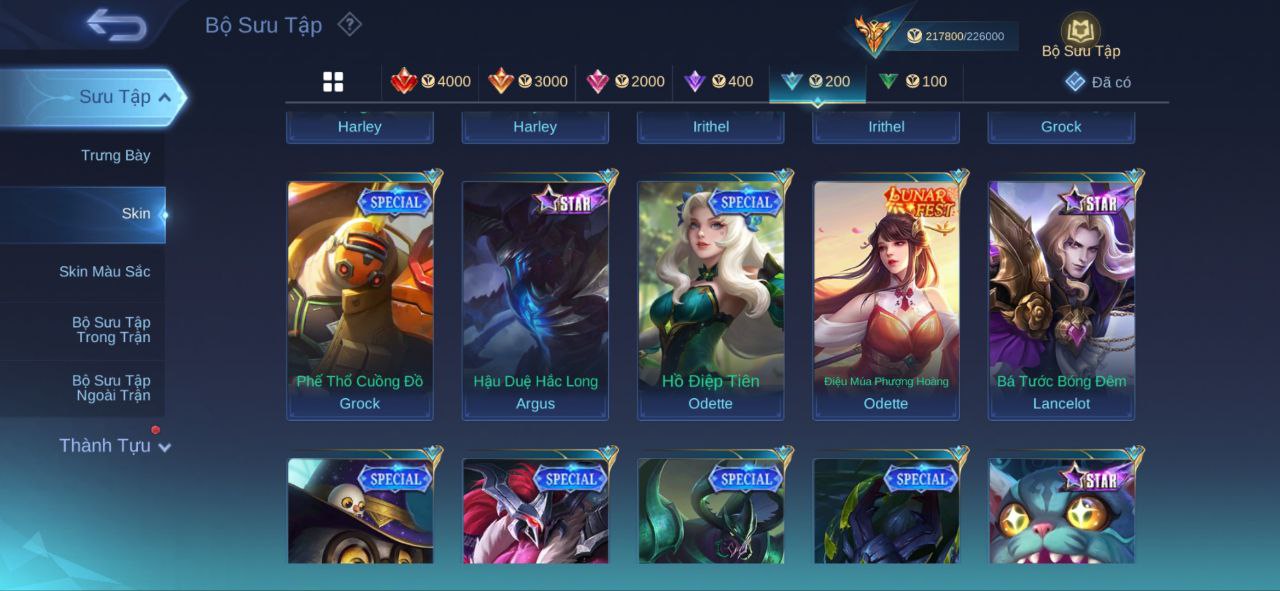Switch to the 3000 points tier tab
Image resolution: width=1280 pixels, height=591 pixels.
click(528, 82)
